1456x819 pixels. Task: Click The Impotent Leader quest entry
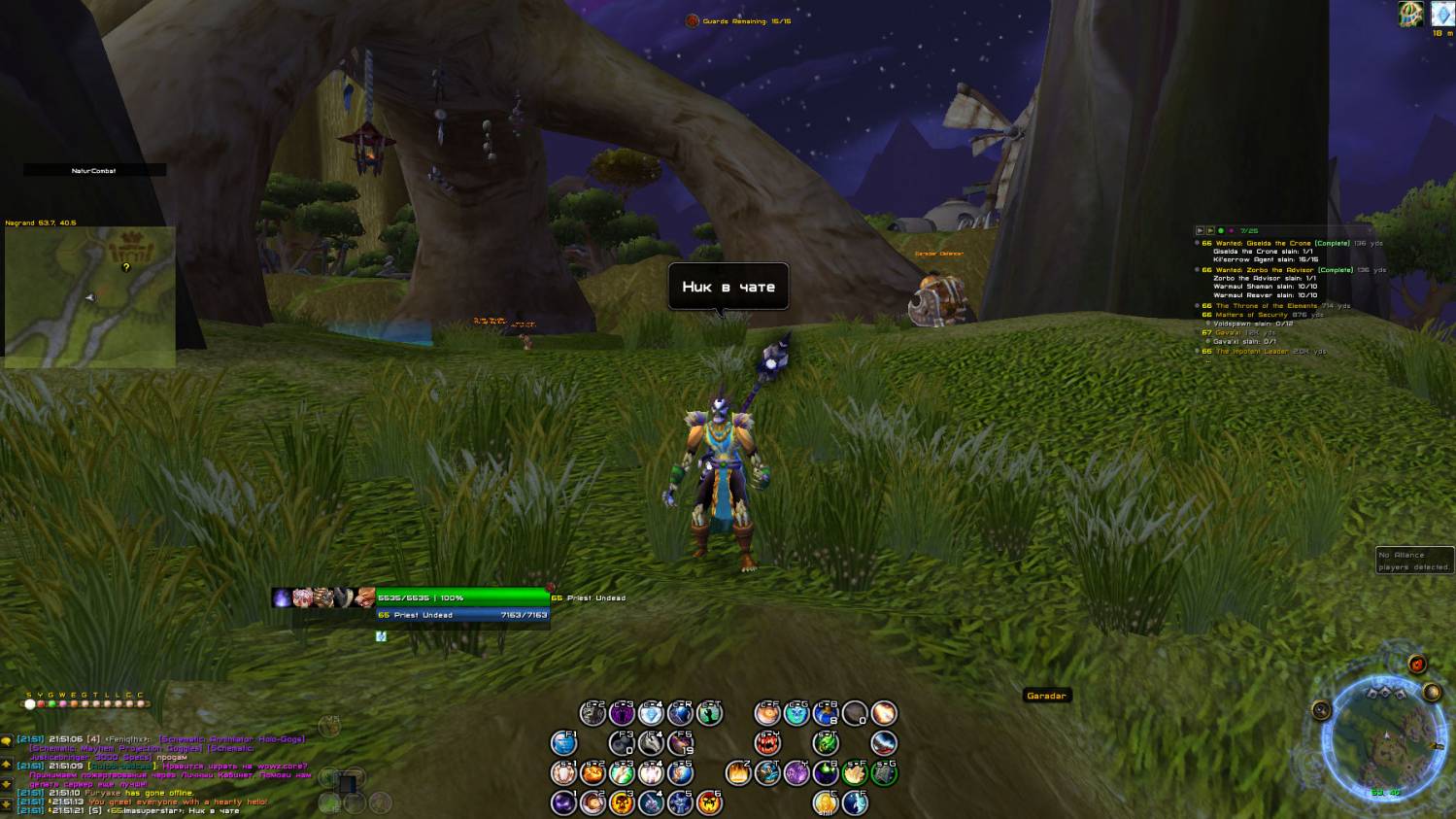coord(1254,351)
